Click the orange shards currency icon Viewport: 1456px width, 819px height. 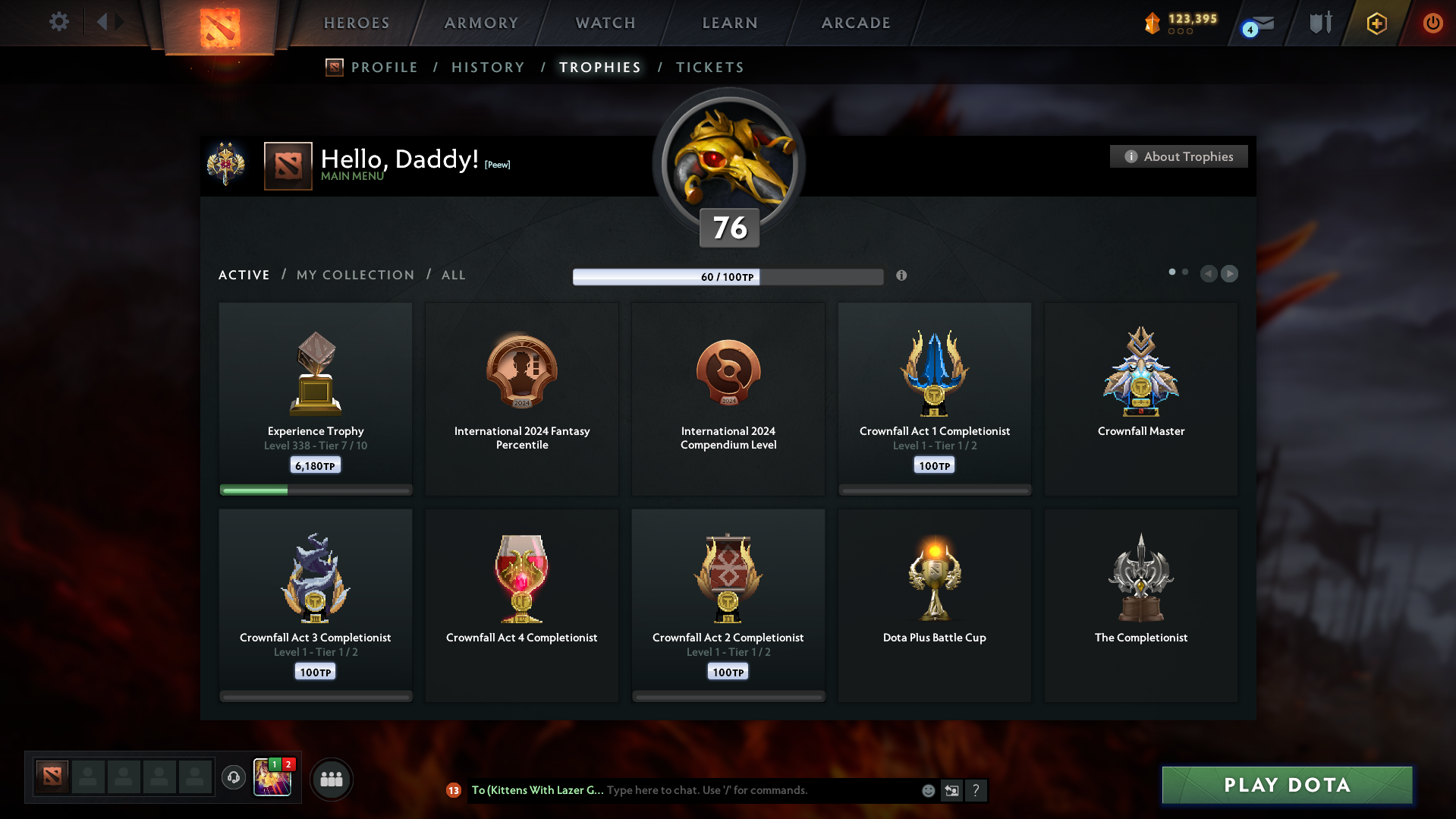coord(1153,23)
